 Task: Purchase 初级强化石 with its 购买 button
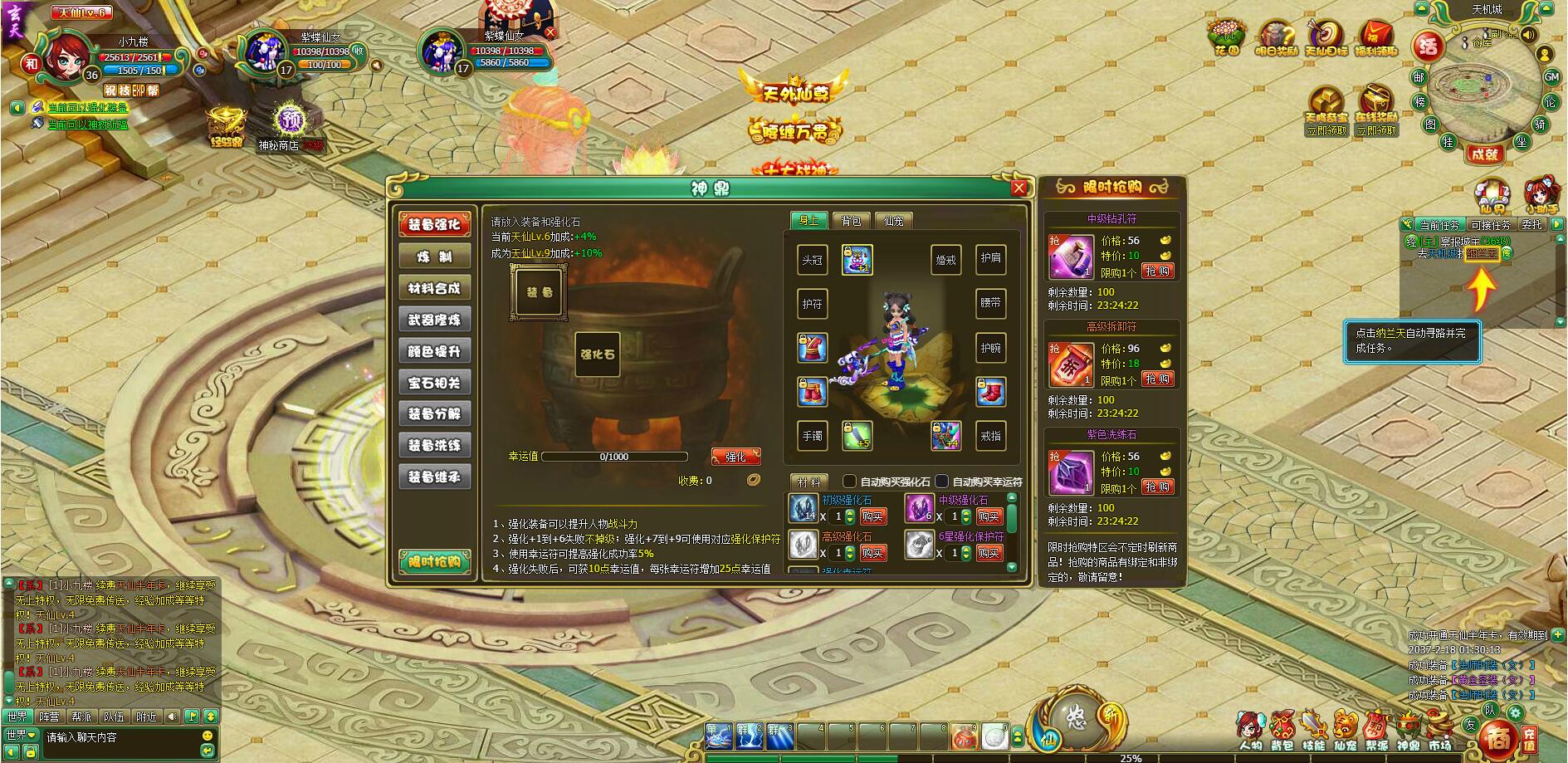click(x=872, y=516)
